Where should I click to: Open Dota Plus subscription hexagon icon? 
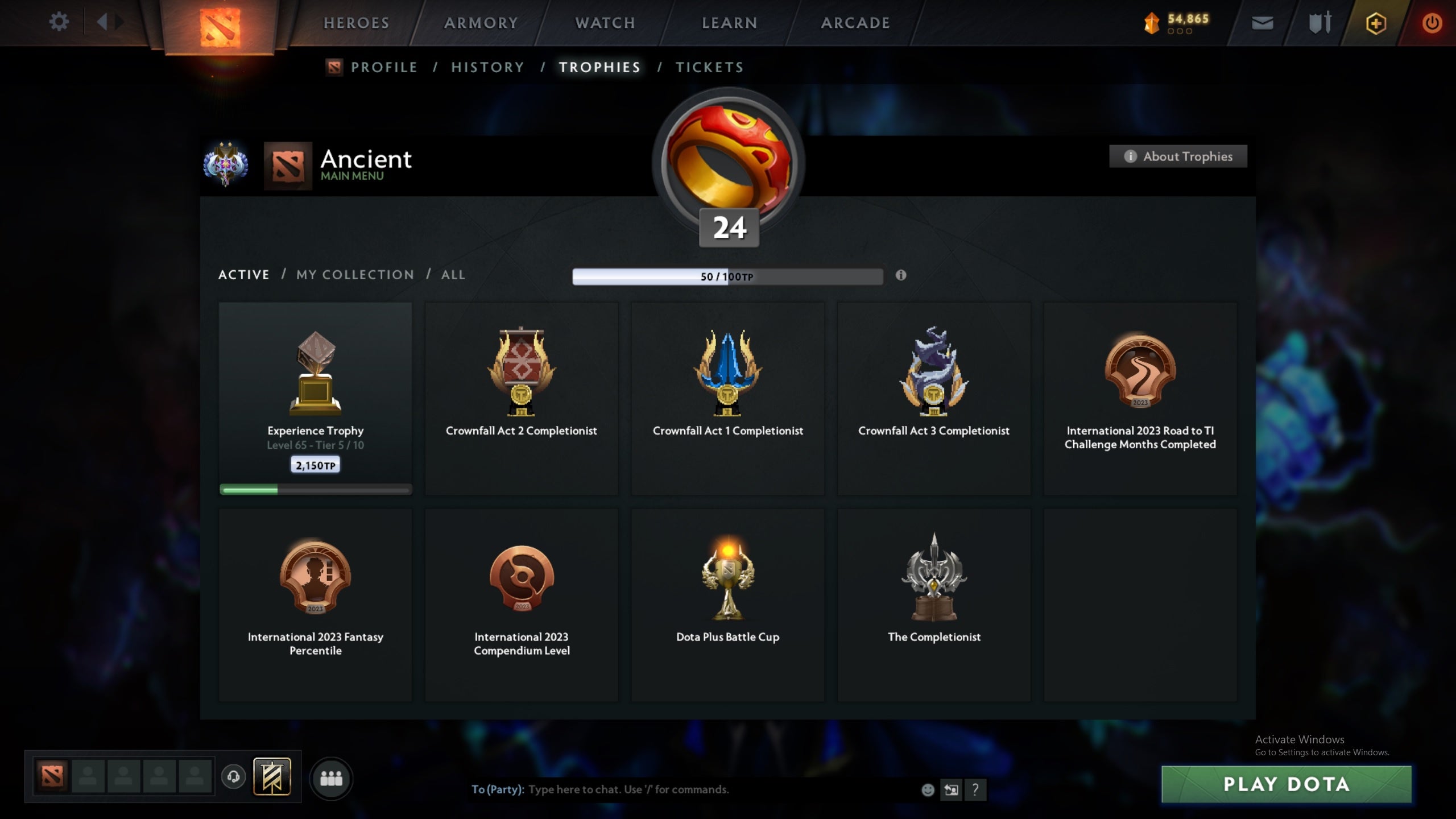click(x=1376, y=24)
